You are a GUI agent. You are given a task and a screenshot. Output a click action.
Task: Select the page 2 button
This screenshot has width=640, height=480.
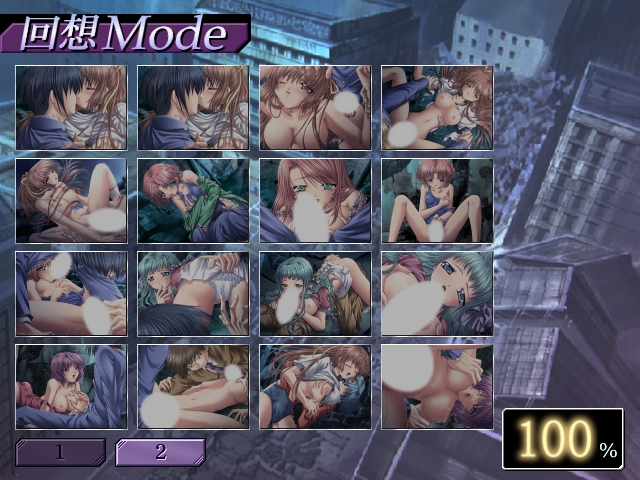(x=160, y=452)
